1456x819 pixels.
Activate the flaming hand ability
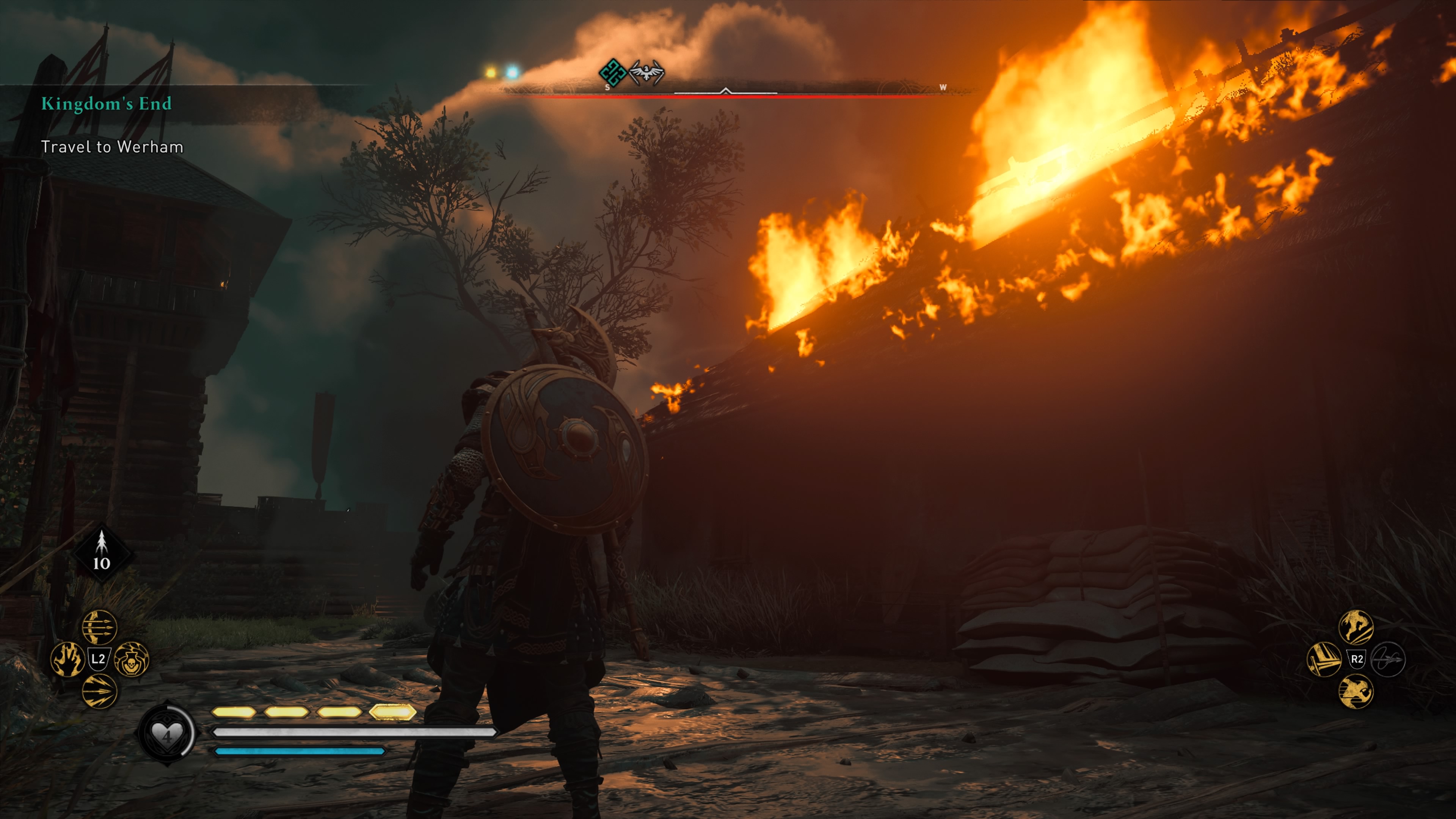point(68,659)
